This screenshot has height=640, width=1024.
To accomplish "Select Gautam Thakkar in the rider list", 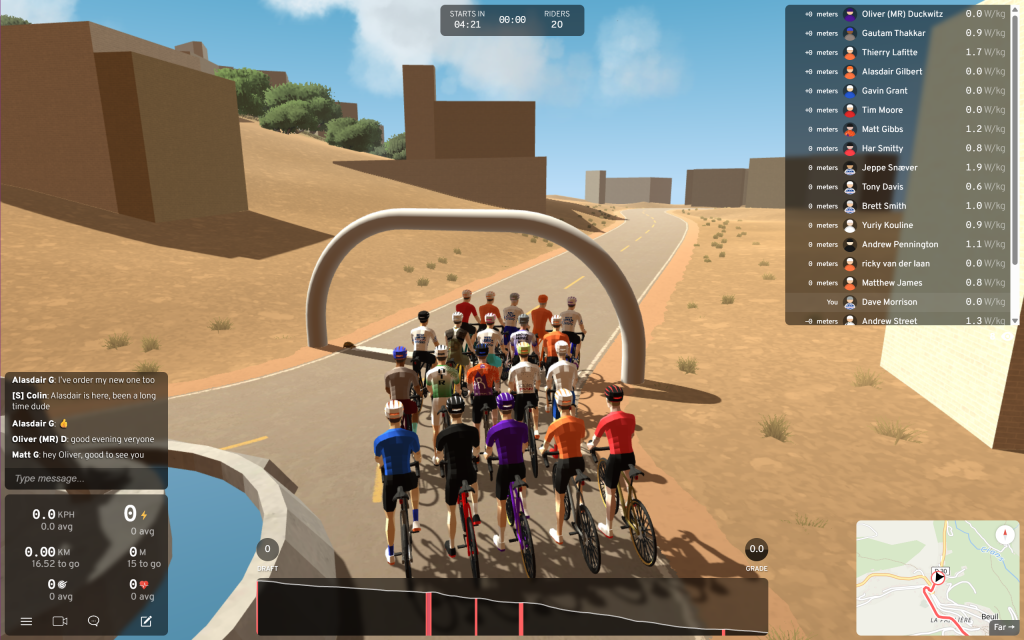I will [893, 33].
